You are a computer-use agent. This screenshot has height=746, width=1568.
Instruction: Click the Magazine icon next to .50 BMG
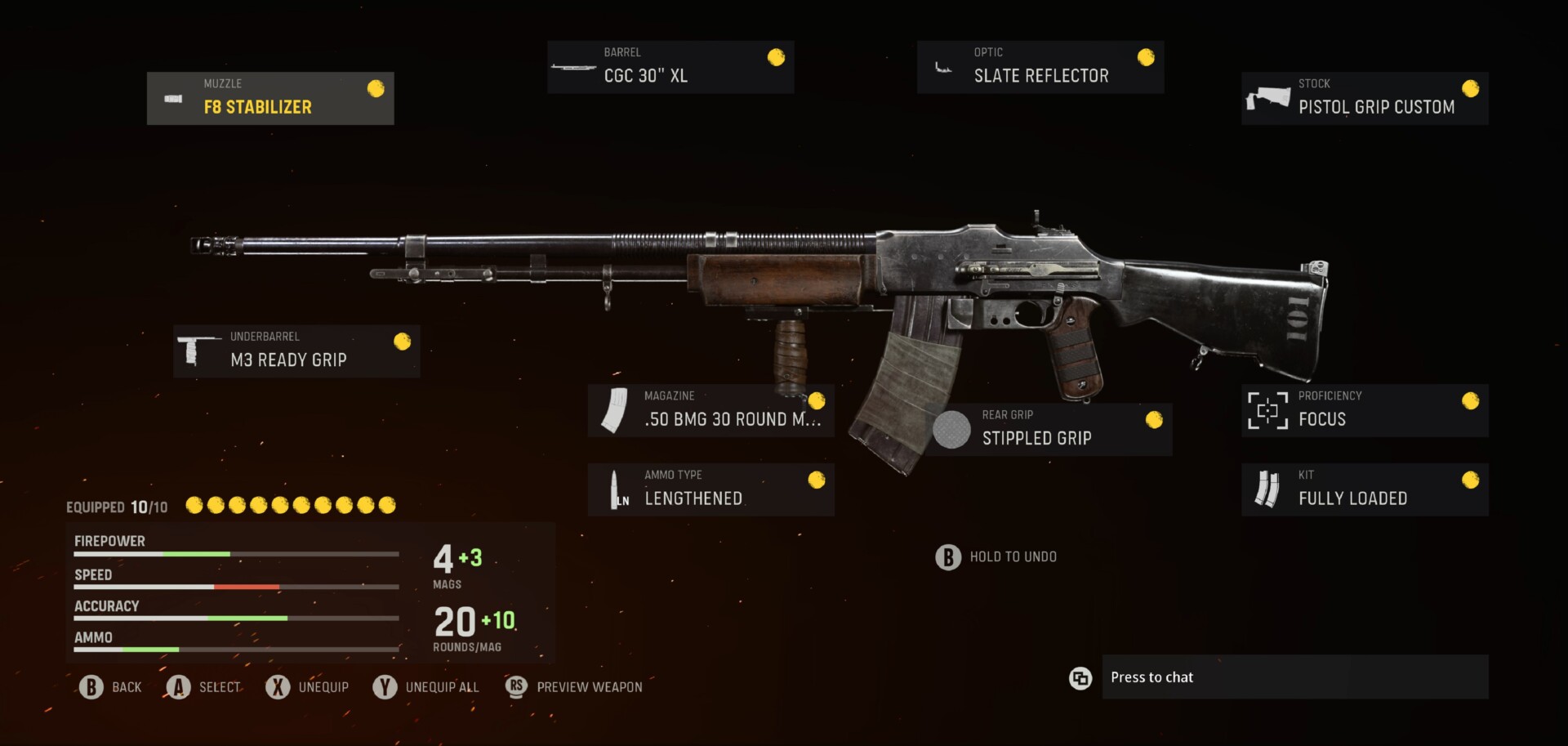(614, 410)
